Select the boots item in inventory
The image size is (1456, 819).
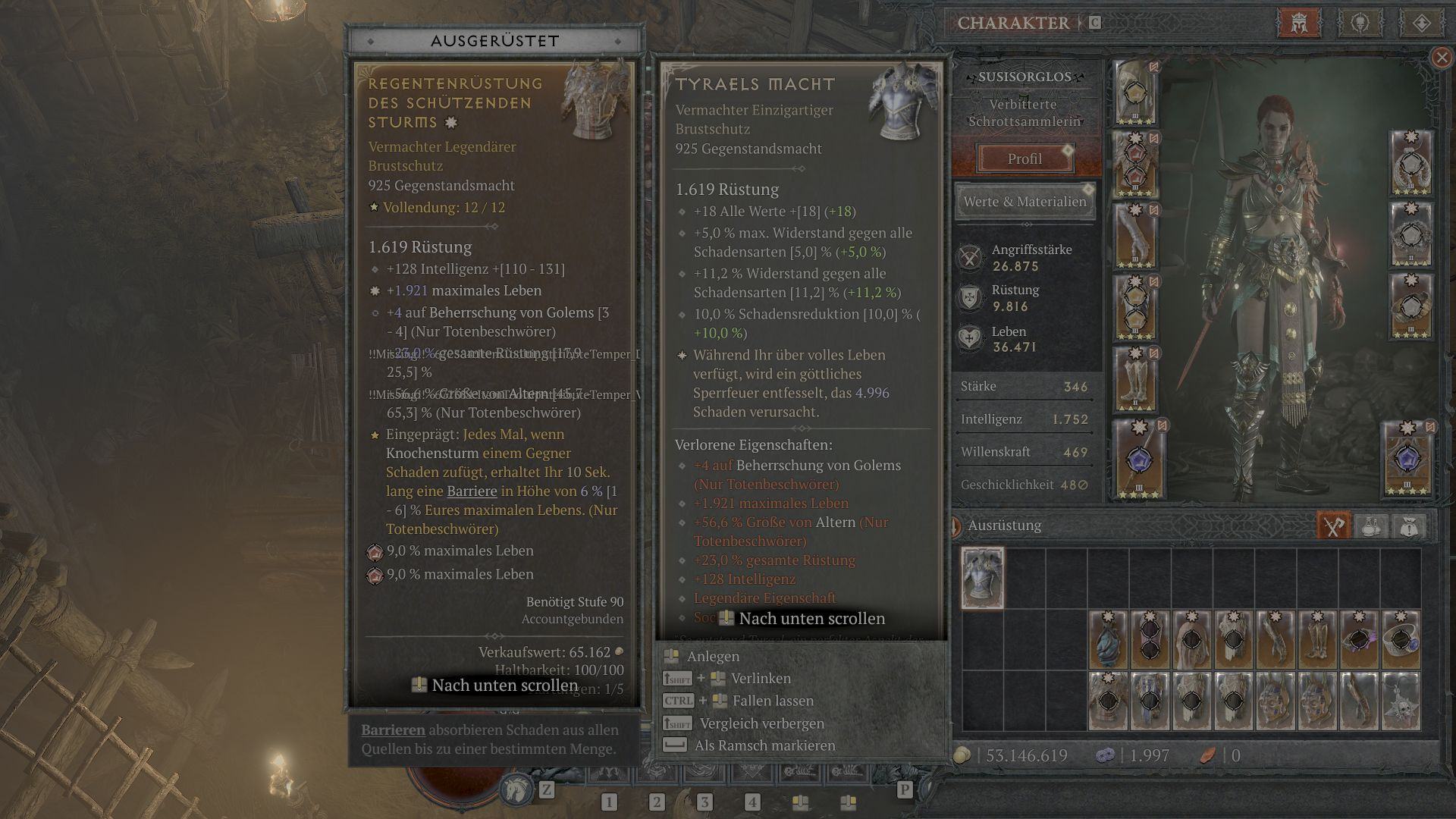(x=1316, y=640)
